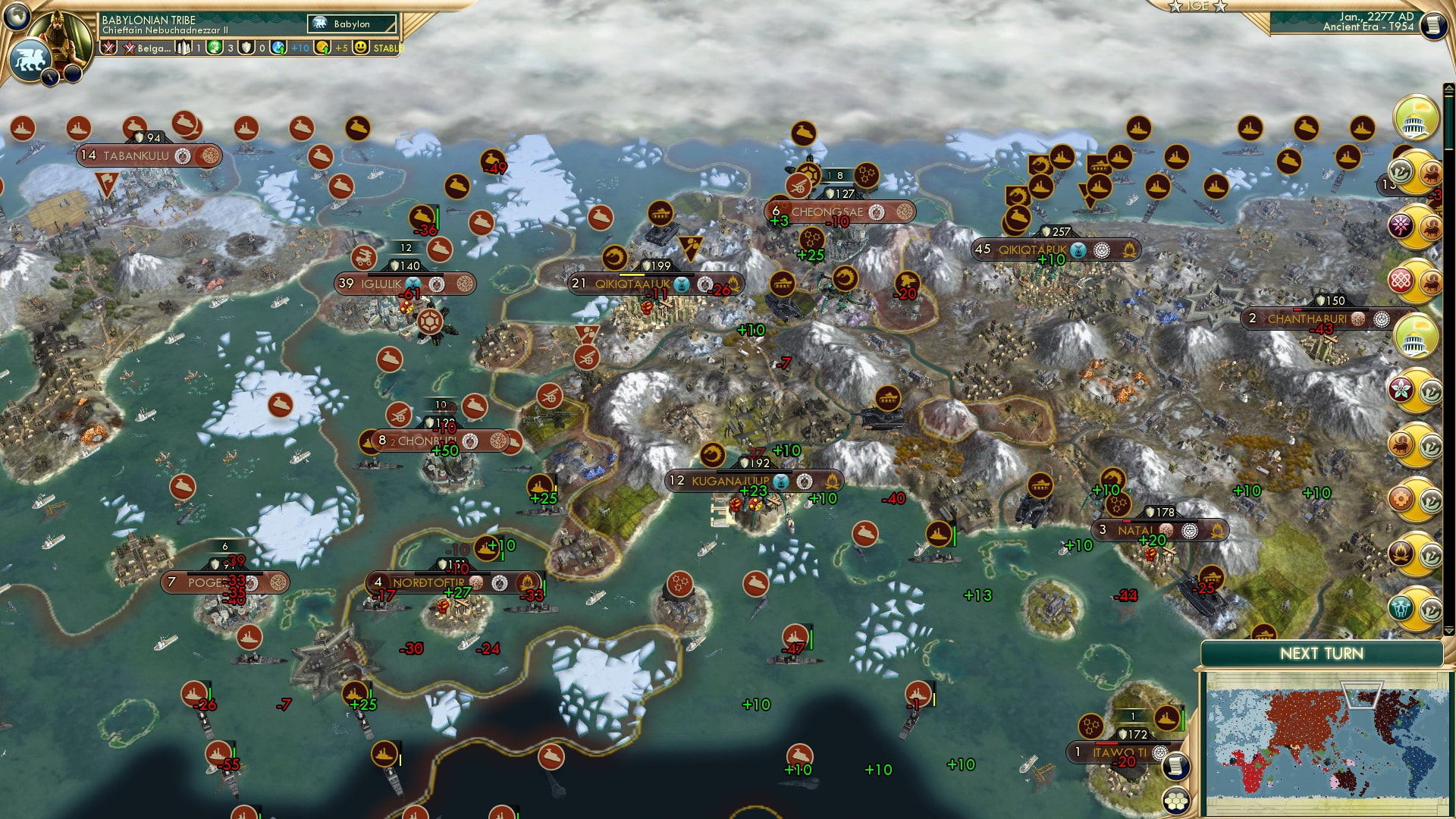Click the red health bar on the Itawo Ti banner
This screenshot has width=1456, height=819.
(x=1105, y=743)
